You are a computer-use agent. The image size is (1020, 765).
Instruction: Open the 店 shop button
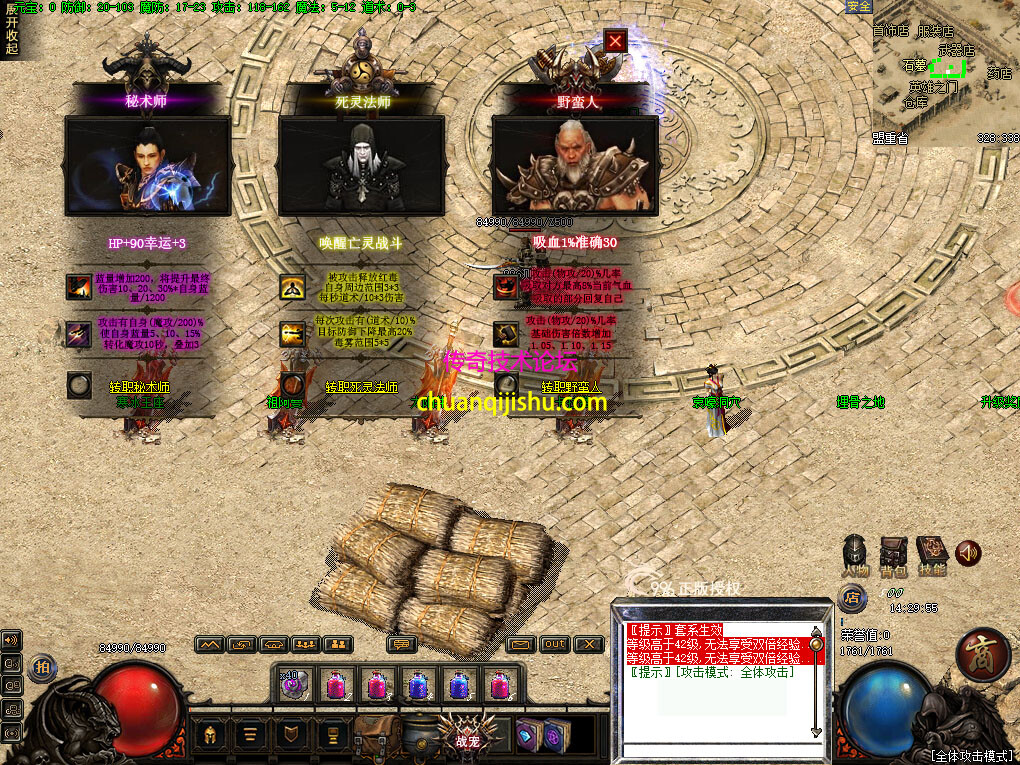pyautogui.click(x=852, y=599)
